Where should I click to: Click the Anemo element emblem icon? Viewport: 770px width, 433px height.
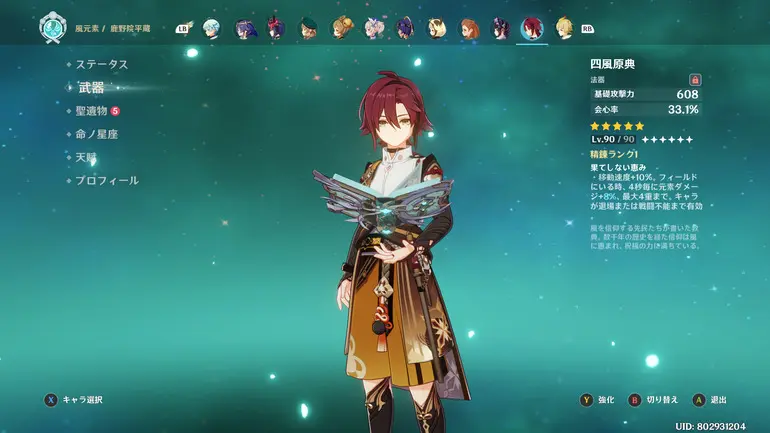tap(53, 29)
